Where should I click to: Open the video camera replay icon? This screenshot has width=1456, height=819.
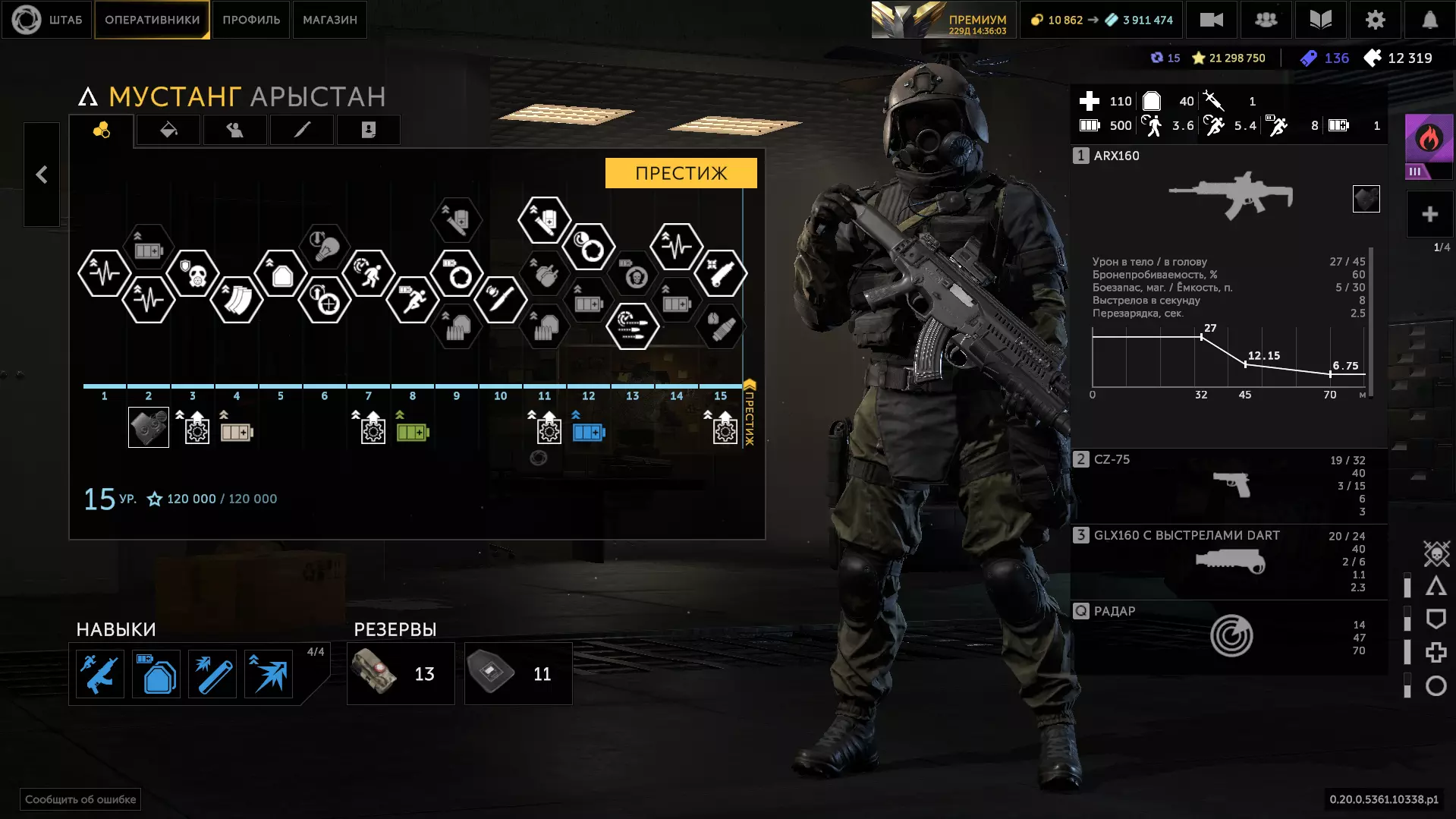point(1211,20)
